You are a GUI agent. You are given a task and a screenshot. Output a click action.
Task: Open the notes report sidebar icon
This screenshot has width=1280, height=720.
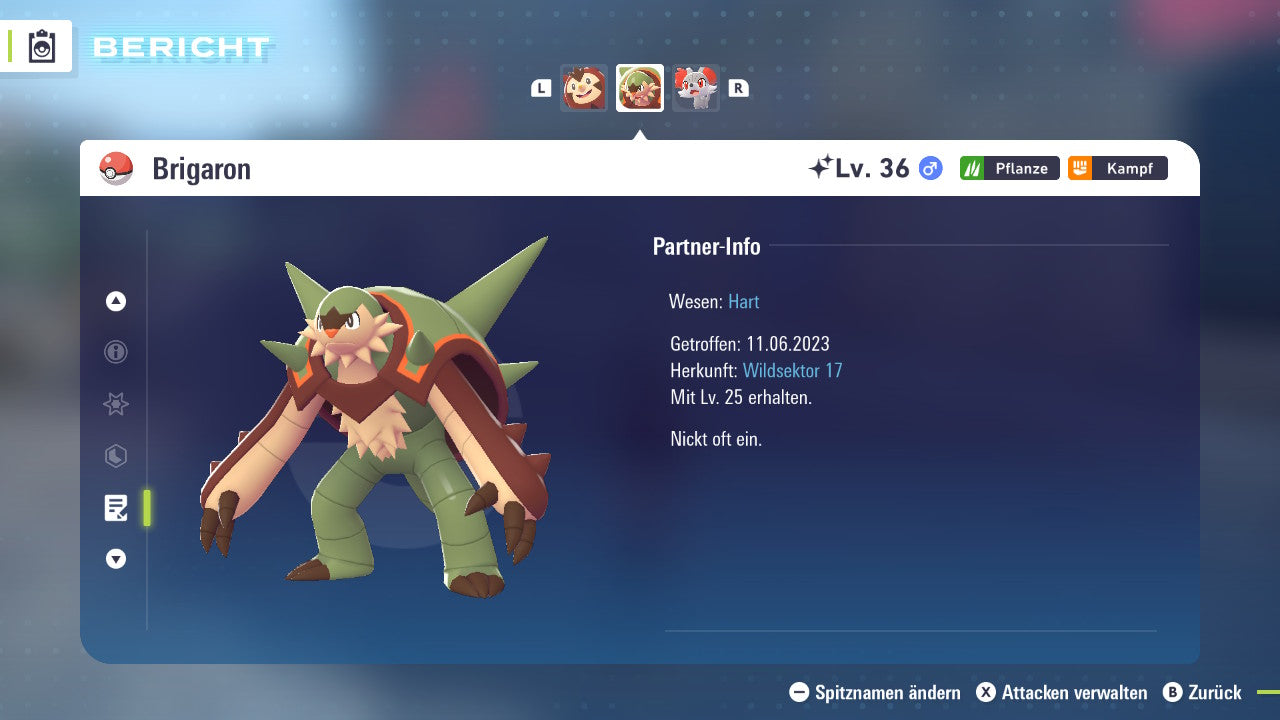(116, 508)
